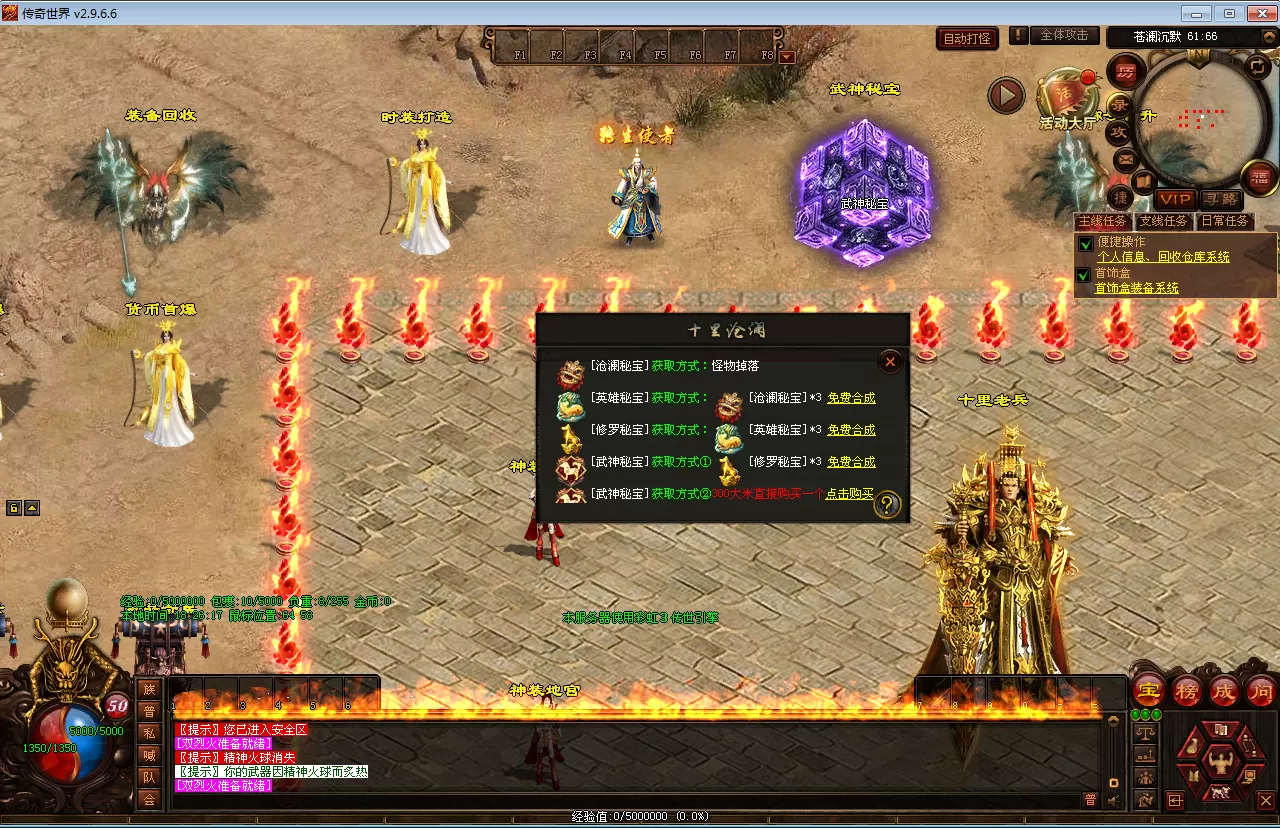Minimize the game window
The height and width of the screenshot is (828, 1280).
[x=1196, y=13]
